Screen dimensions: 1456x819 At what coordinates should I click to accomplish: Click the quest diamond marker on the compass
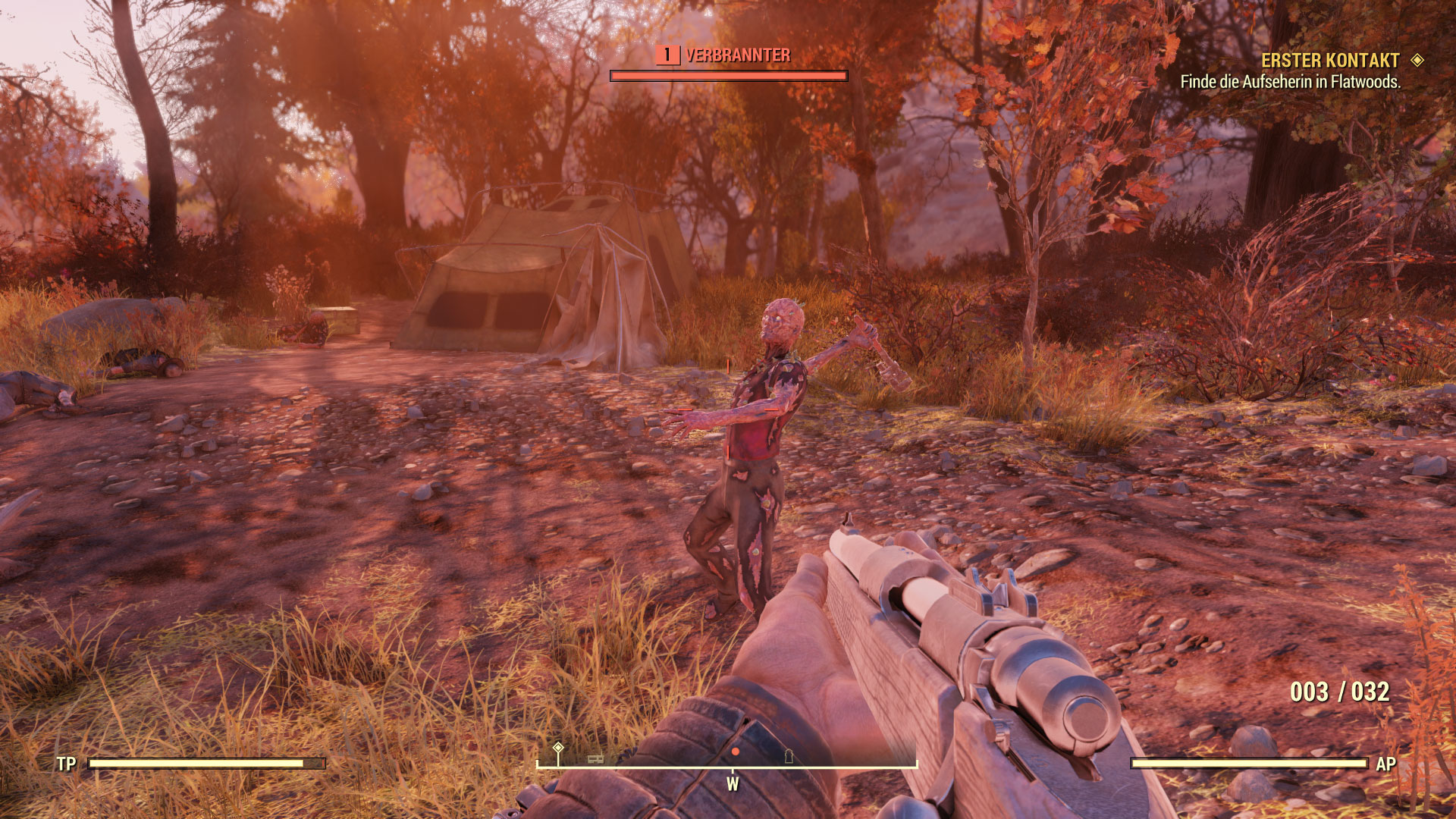click(x=558, y=748)
